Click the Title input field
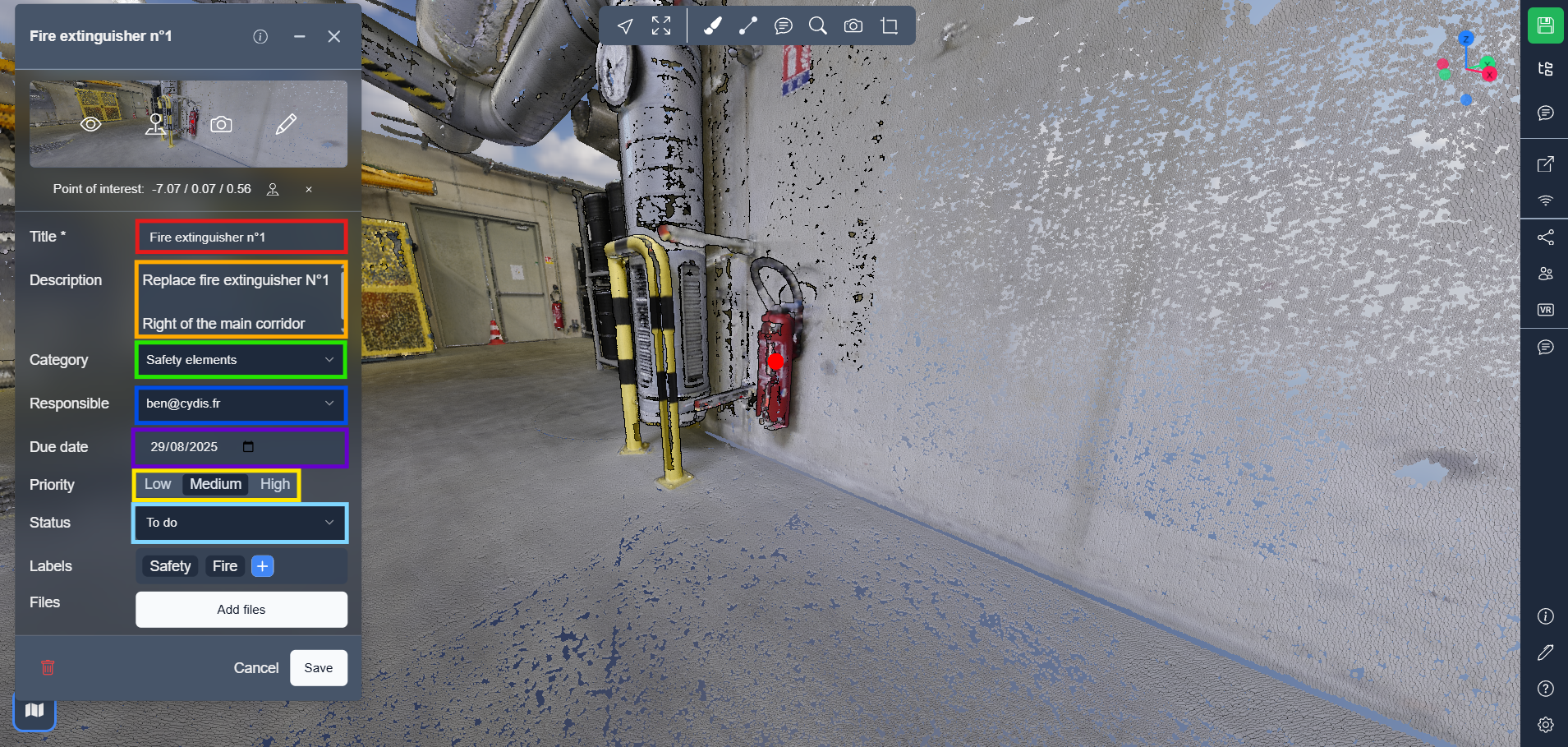The image size is (1568, 747). pos(241,237)
